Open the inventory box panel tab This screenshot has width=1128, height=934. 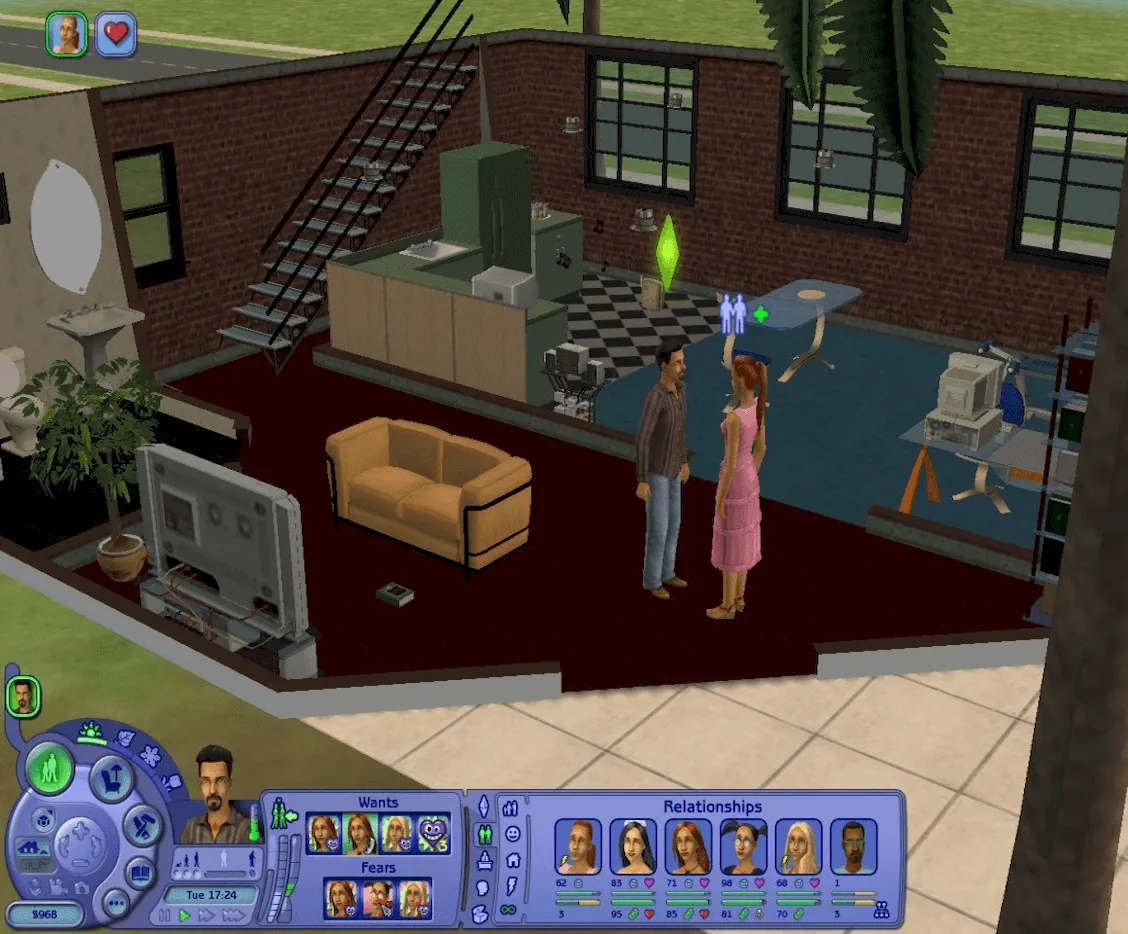tap(481, 913)
